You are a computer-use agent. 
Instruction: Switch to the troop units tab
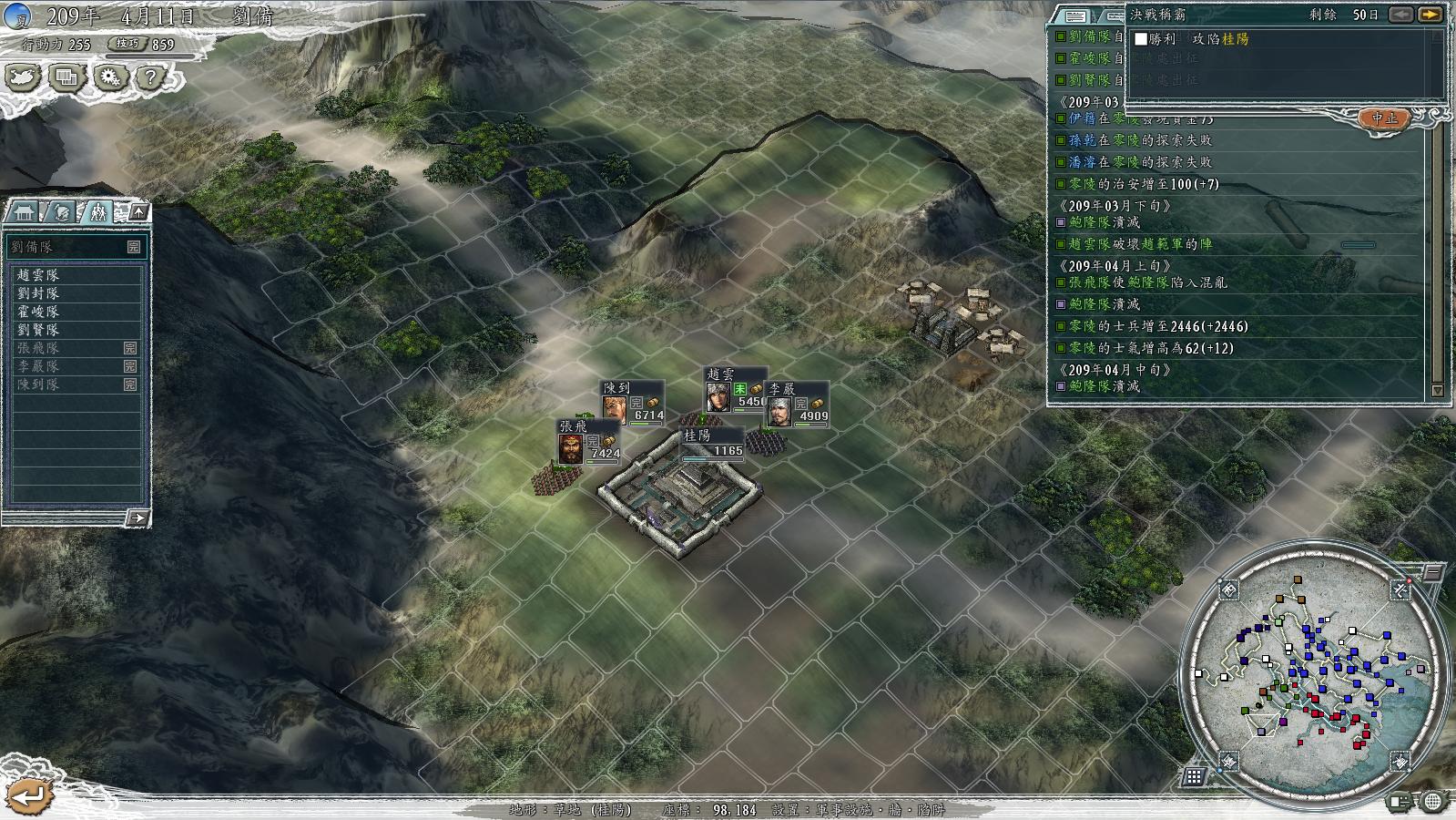(97, 212)
